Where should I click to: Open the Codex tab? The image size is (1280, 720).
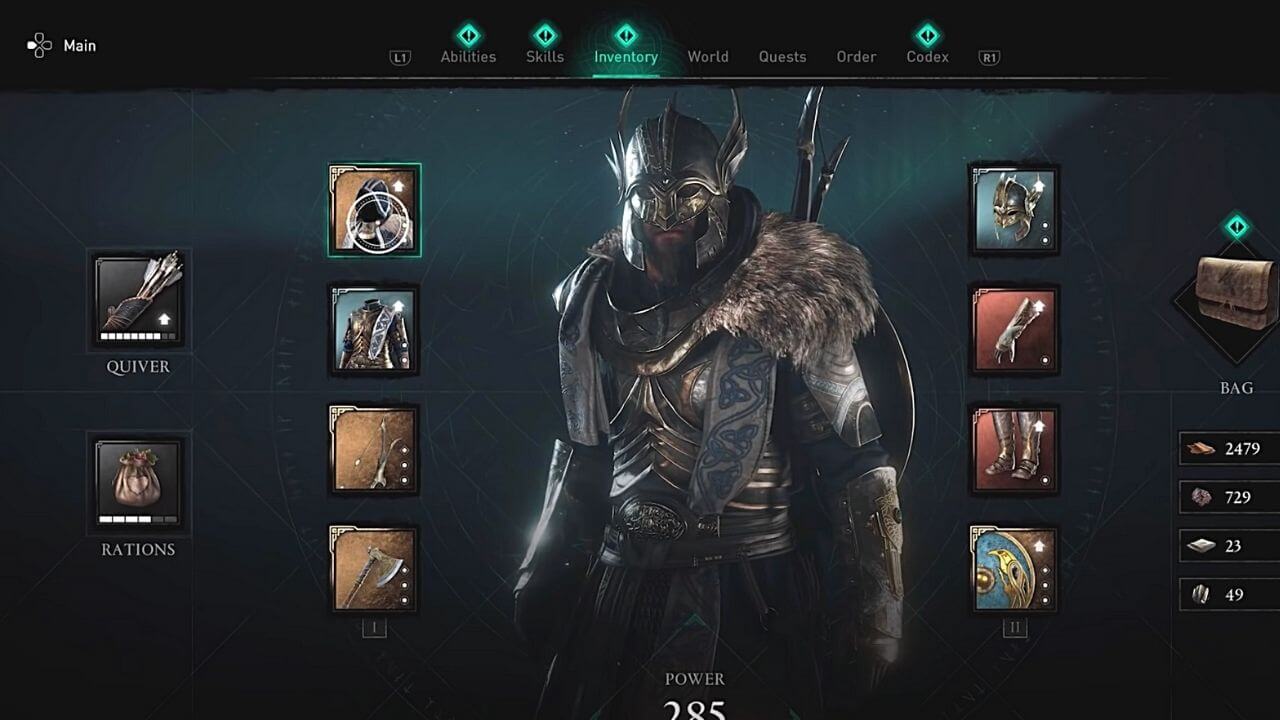(x=926, y=57)
